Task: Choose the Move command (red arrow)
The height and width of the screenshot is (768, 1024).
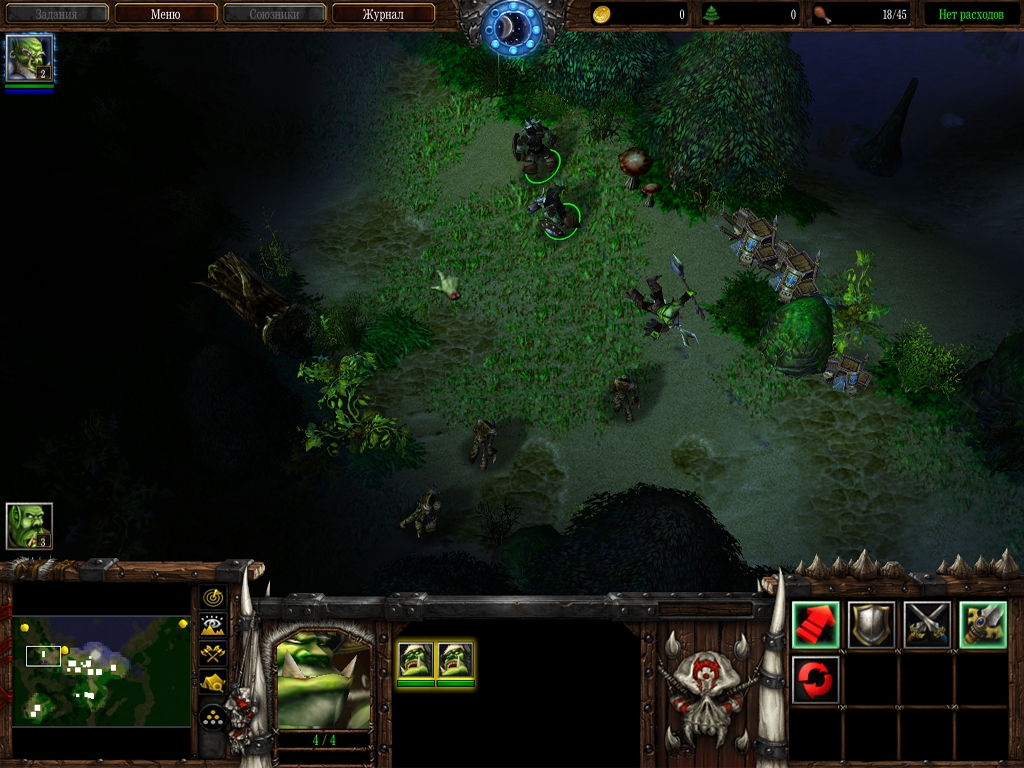Action: tap(815, 625)
